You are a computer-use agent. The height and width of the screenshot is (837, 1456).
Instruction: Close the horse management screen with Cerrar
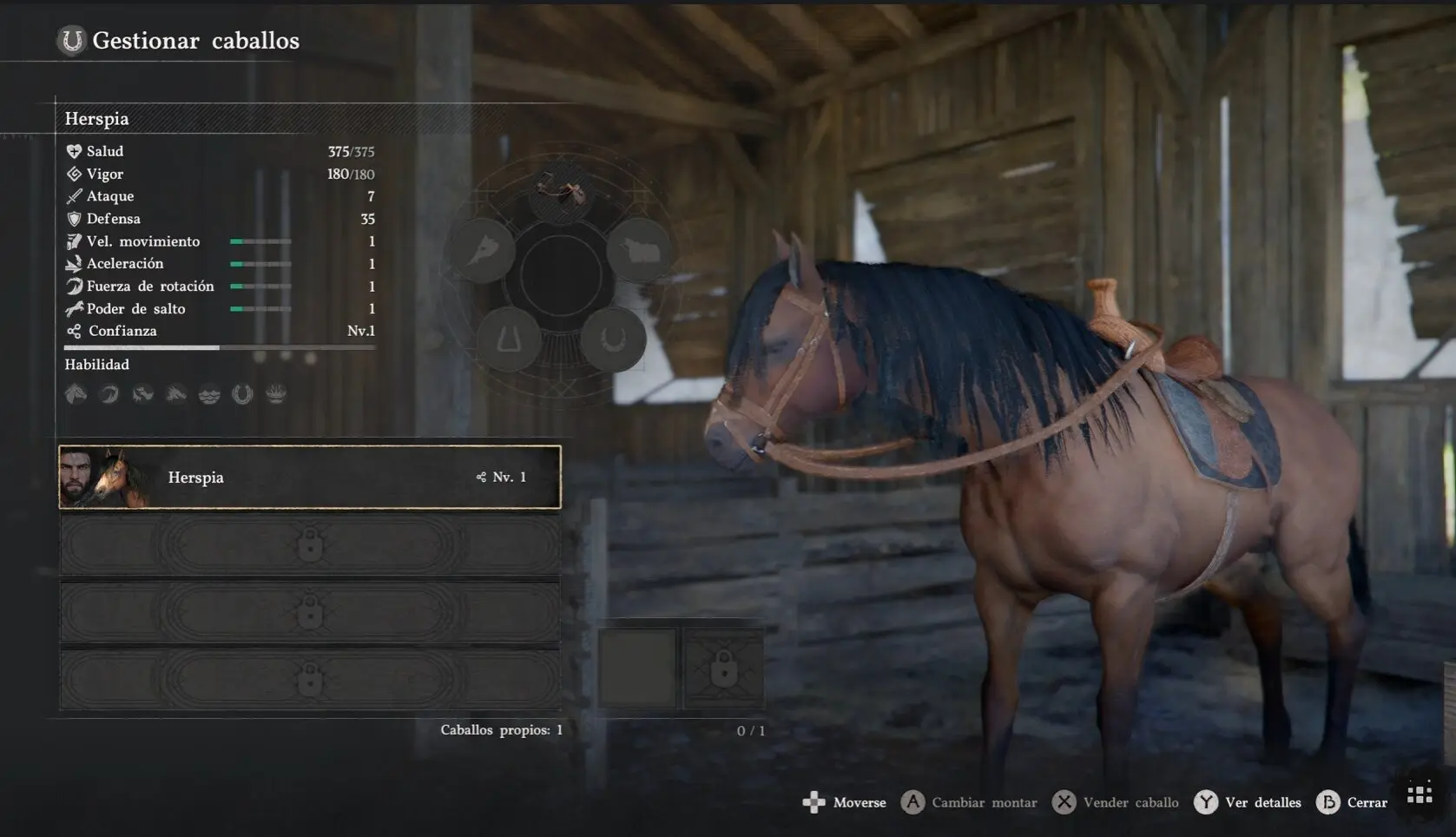(1352, 802)
